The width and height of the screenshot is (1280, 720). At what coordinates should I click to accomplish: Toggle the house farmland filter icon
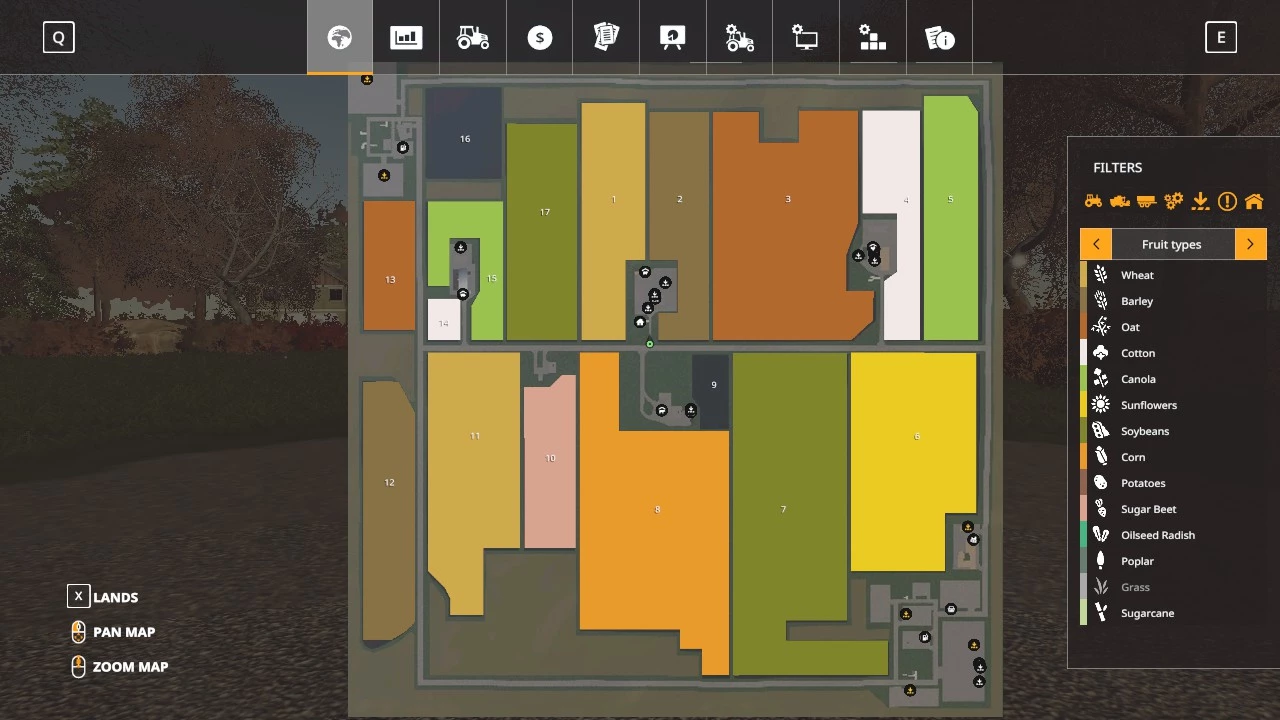[x=1254, y=200]
